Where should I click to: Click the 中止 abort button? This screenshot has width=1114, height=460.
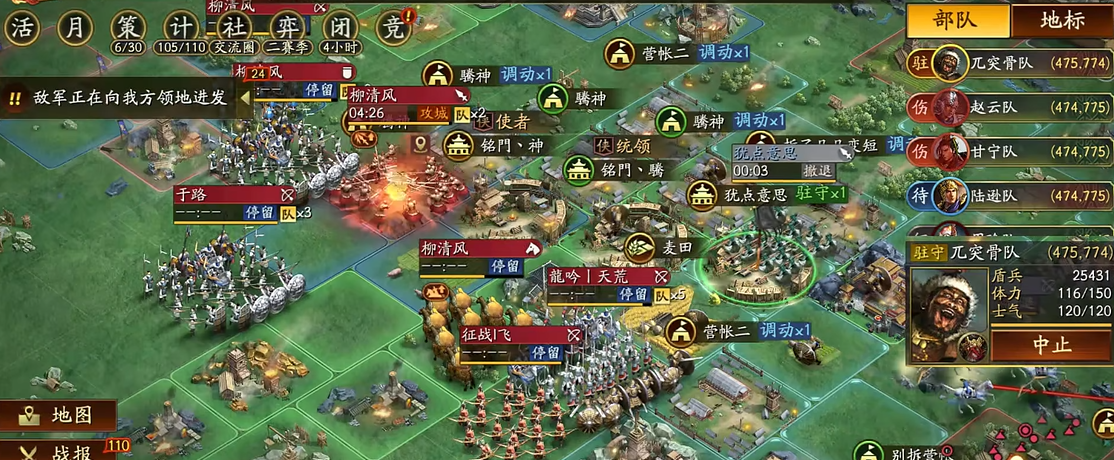click(x=1050, y=345)
